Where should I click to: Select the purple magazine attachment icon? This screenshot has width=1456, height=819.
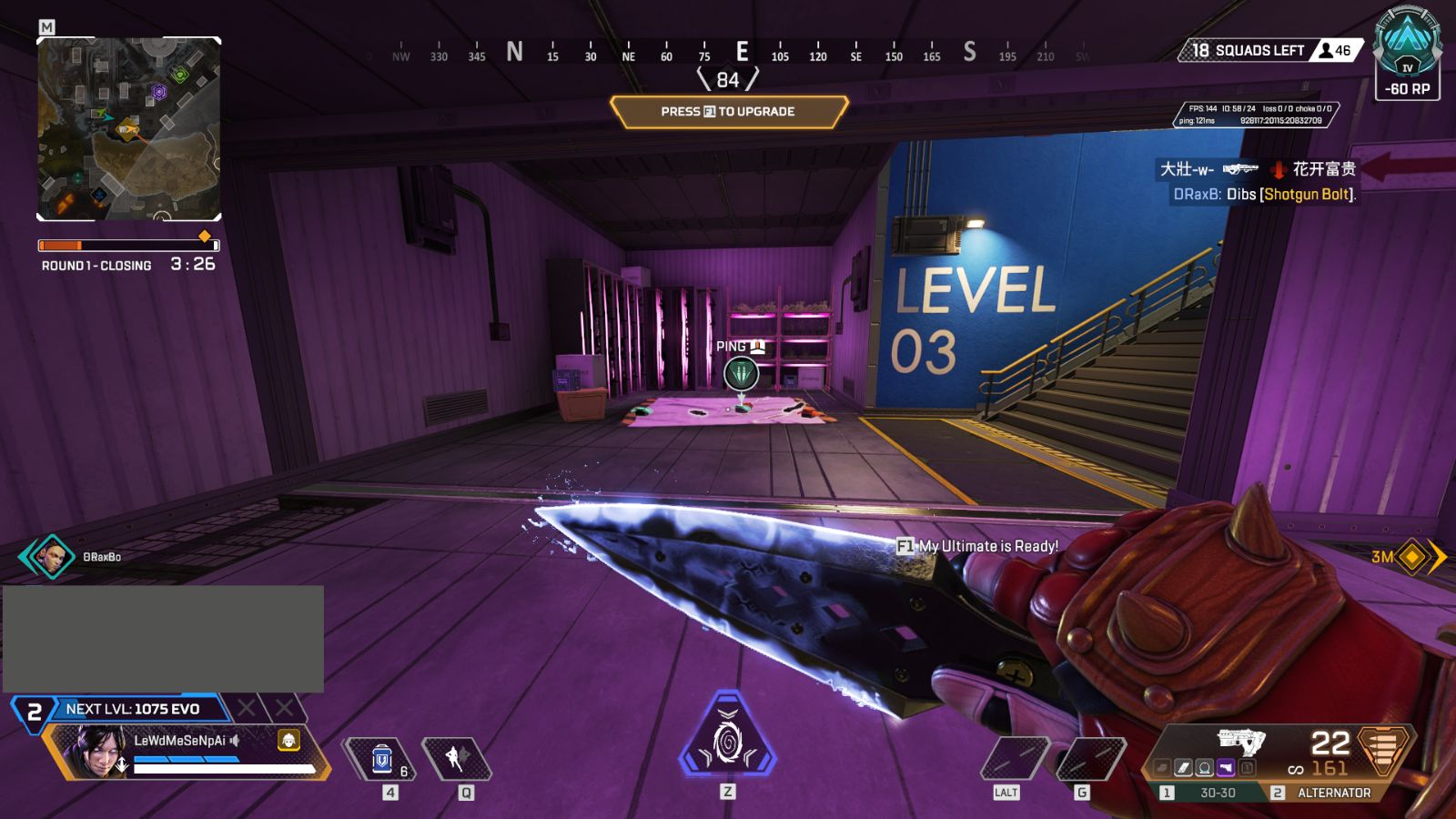click(x=1226, y=767)
